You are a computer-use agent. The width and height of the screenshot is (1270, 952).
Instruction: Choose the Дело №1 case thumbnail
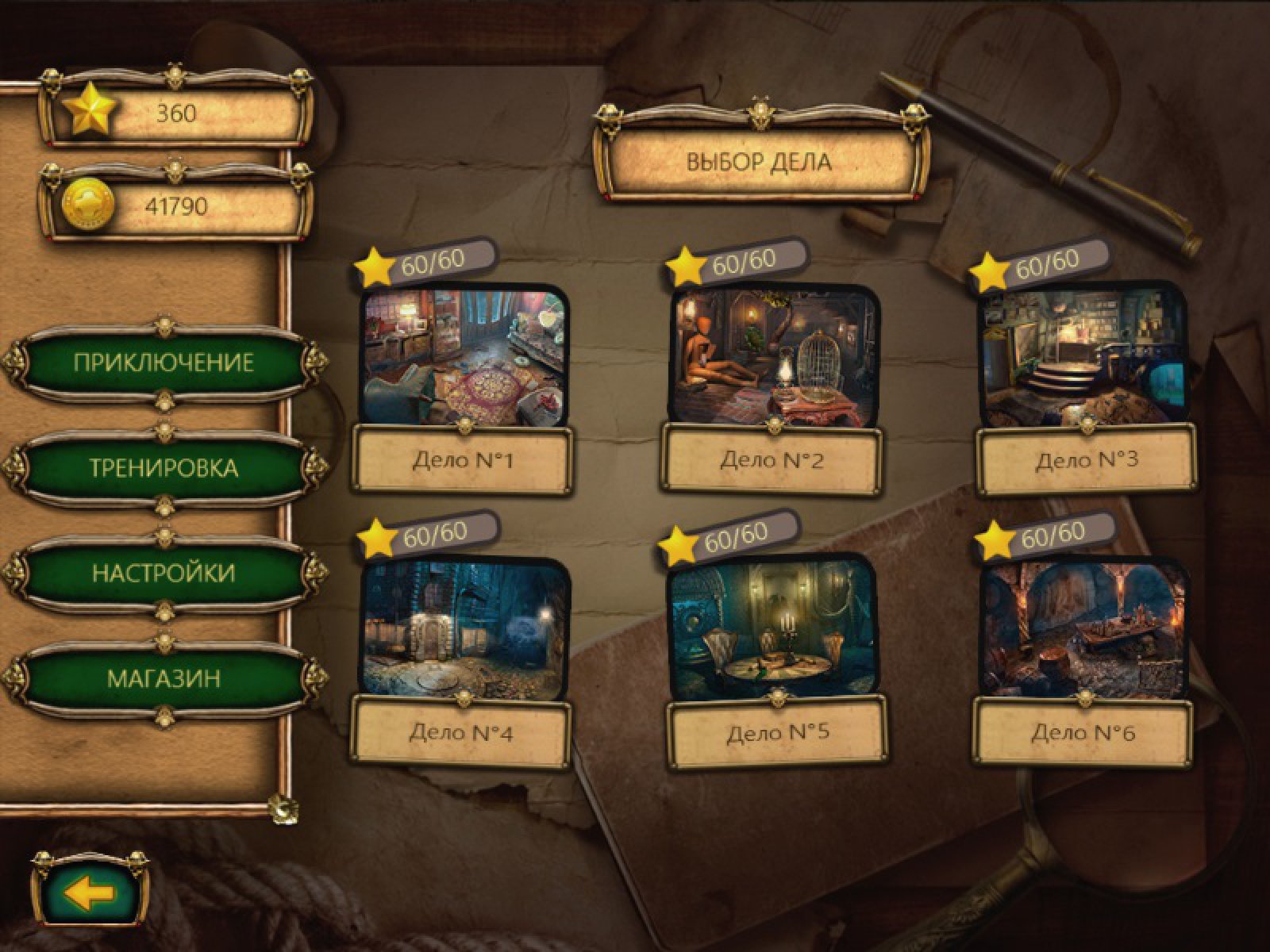coord(464,357)
